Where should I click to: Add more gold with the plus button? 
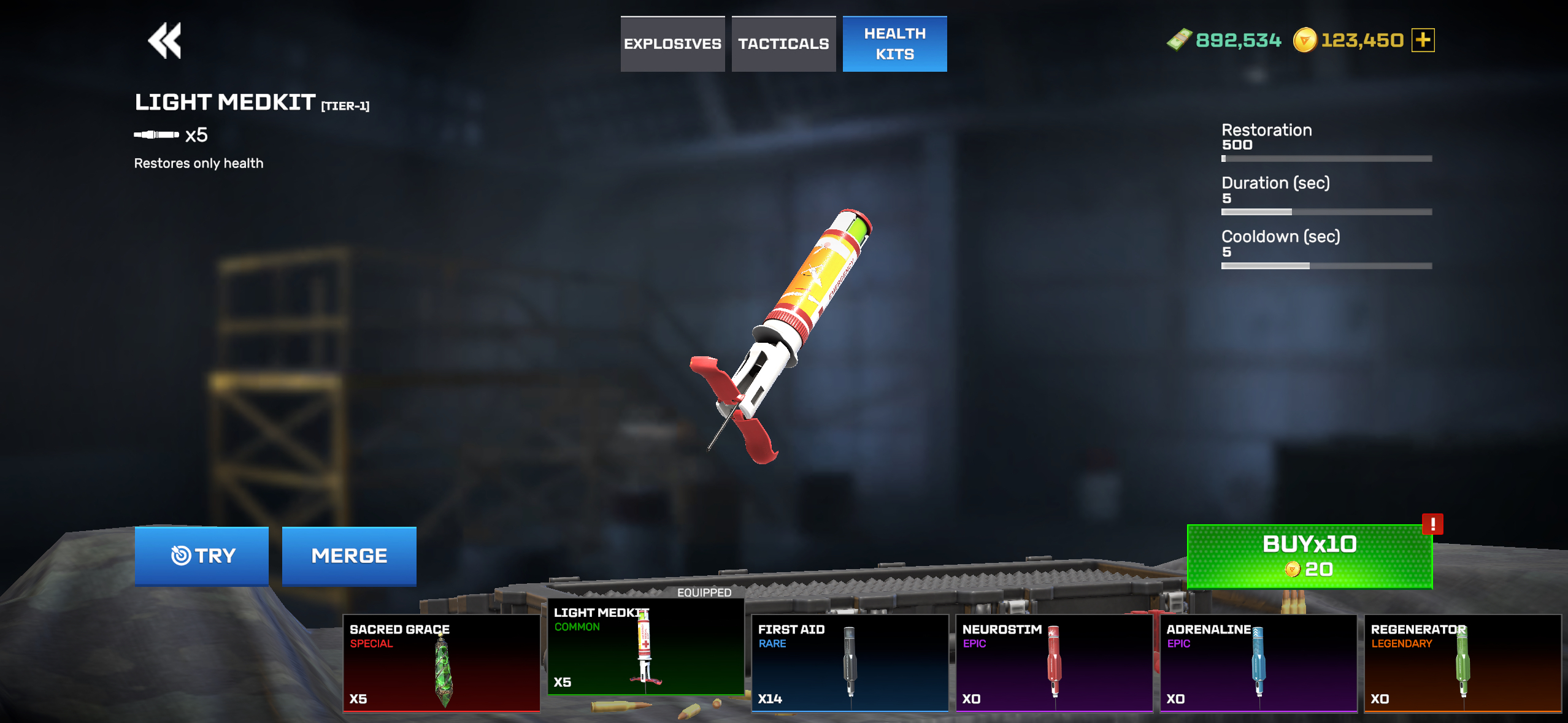tap(1423, 40)
